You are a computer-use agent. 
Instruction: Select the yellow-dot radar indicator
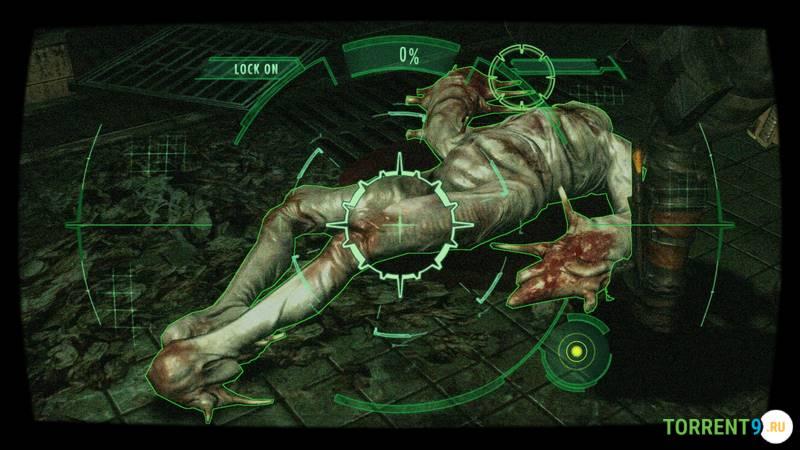tap(575, 350)
